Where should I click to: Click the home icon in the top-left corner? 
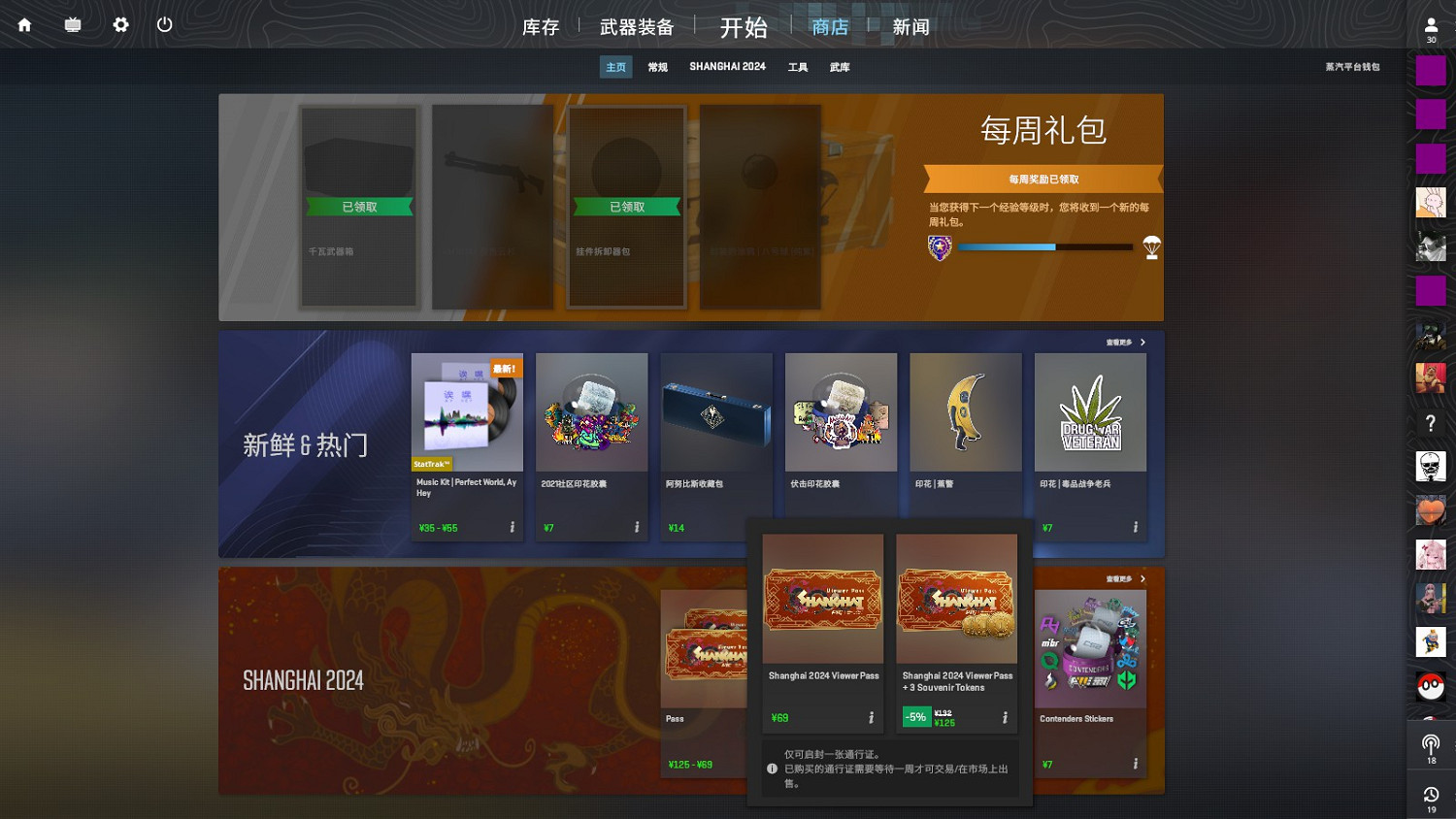[23, 24]
